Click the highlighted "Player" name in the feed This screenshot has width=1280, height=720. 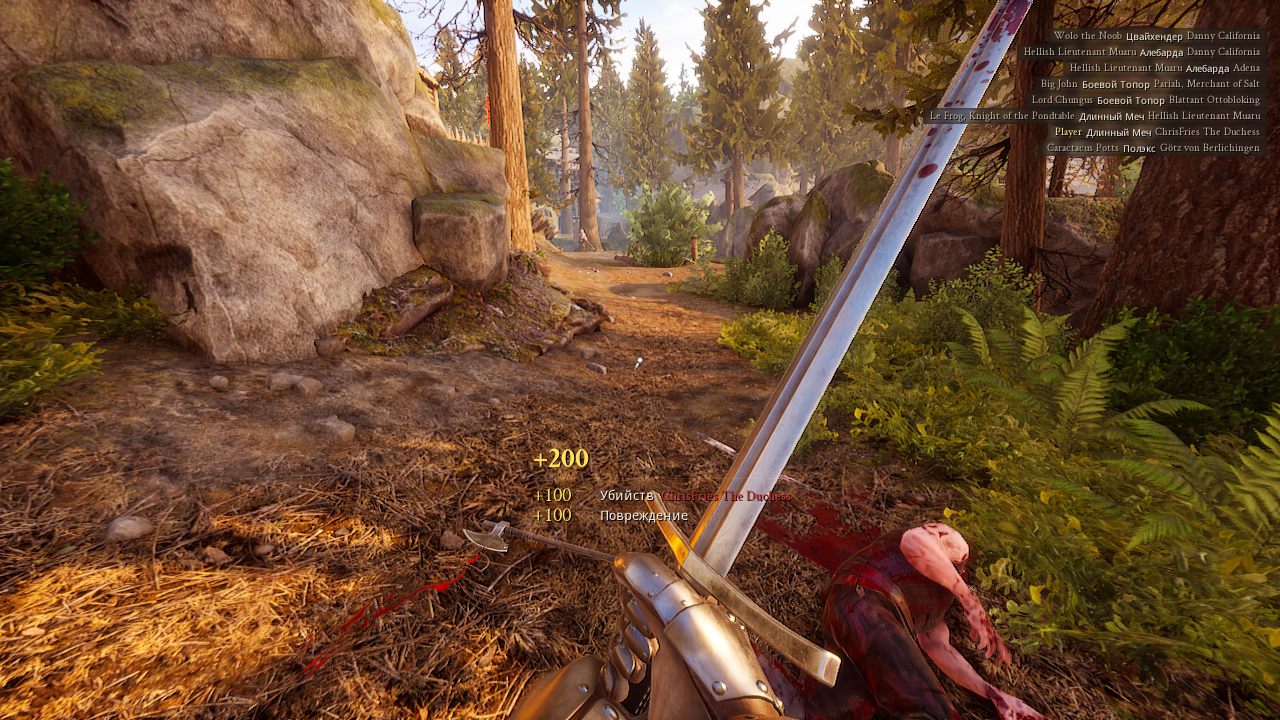coord(1067,132)
